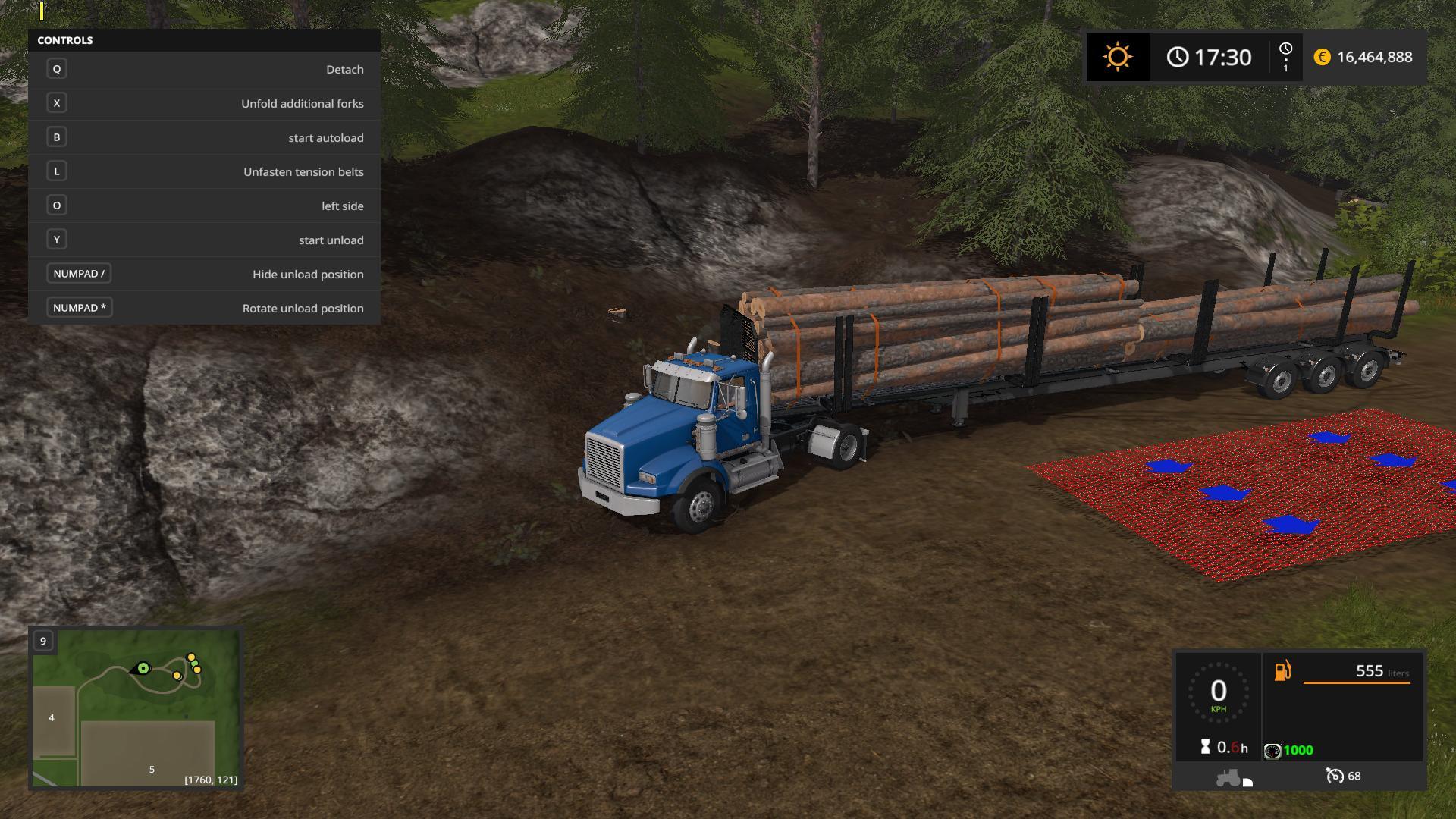Viewport: 1456px width, 819px height.
Task: Click the tractor vehicle icon
Action: pyautogui.click(x=1228, y=777)
